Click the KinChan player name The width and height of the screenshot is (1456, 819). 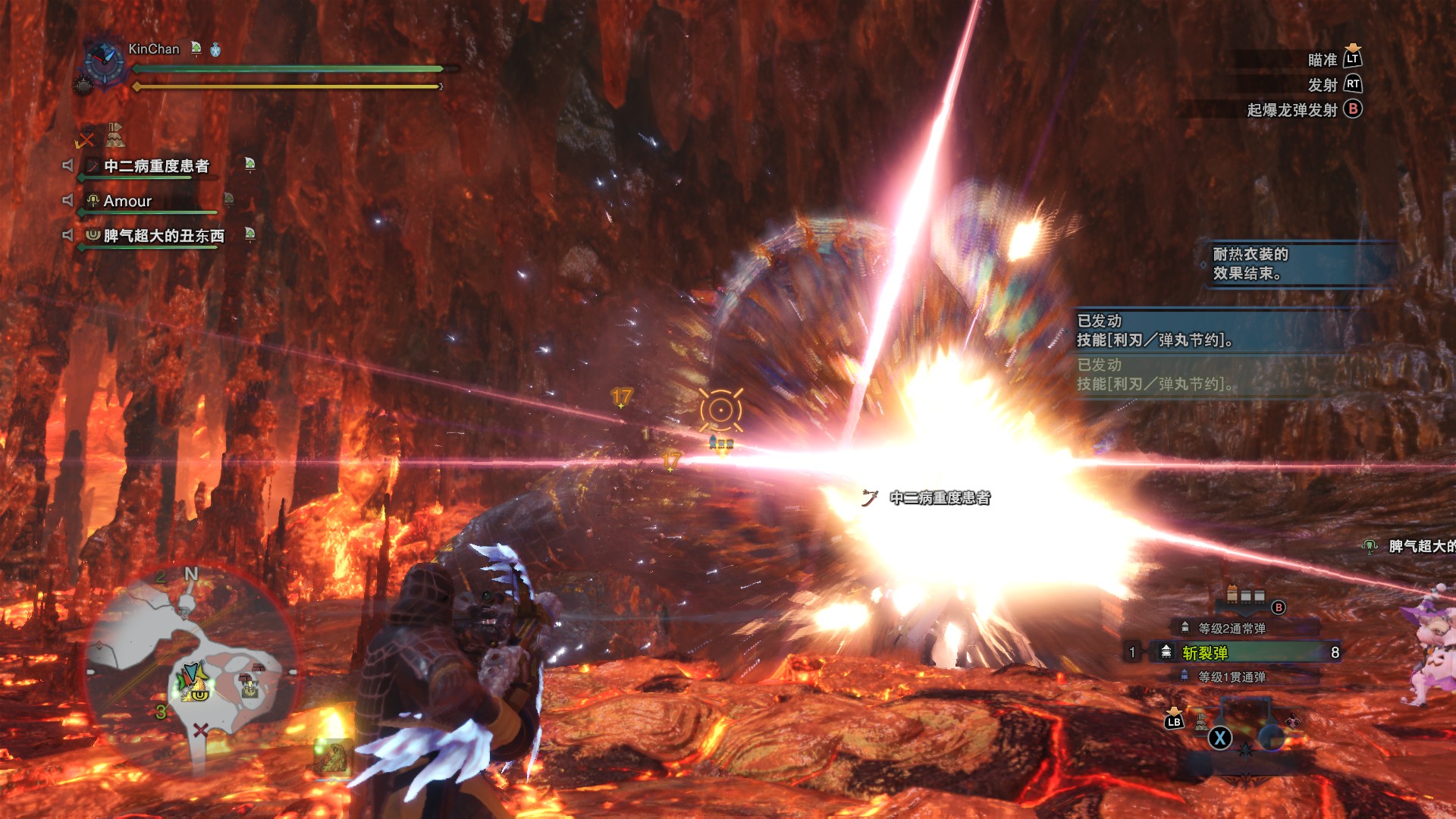[154, 49]
